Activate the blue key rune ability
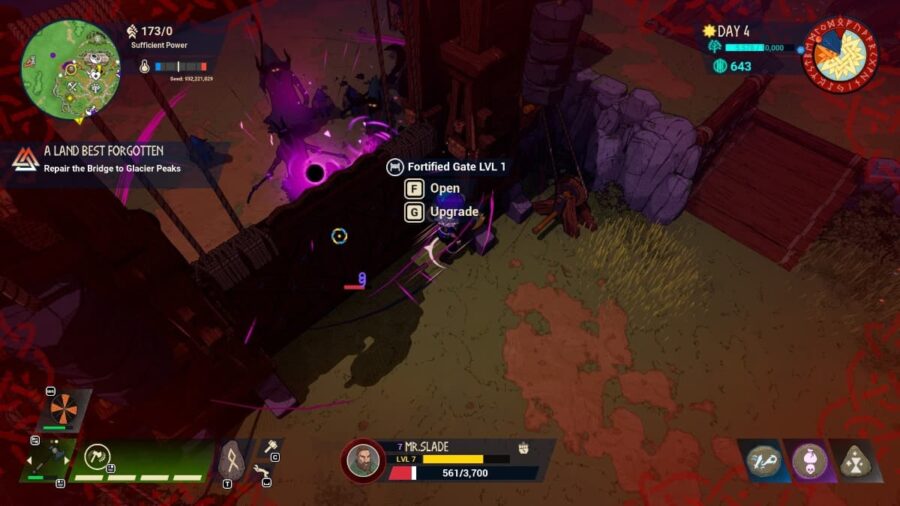The height and width of the screenshot is (506, 900). click(764, 460)
